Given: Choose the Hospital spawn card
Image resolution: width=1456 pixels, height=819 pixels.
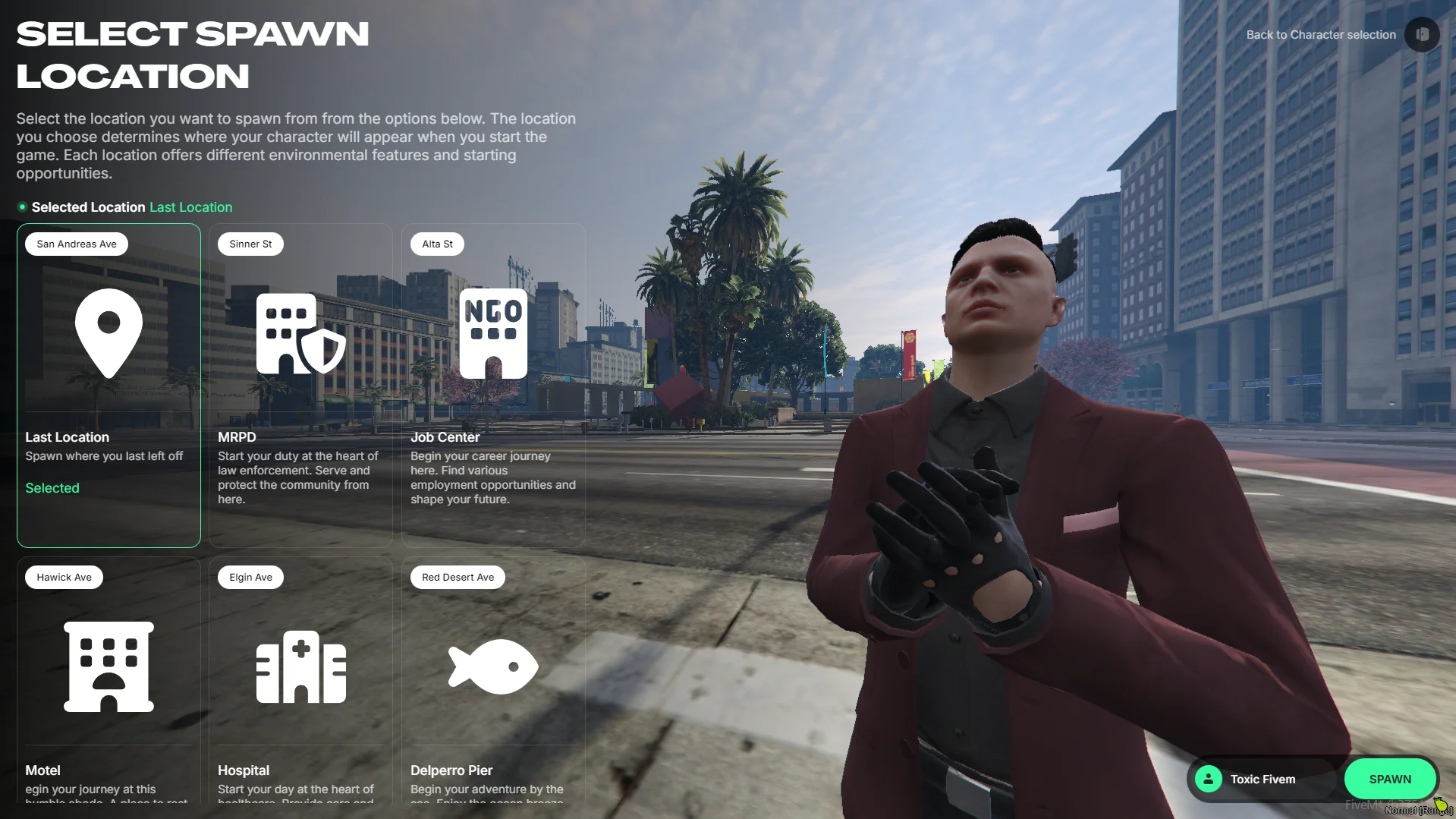Looking at the screenshot, I should pos(300,679).
